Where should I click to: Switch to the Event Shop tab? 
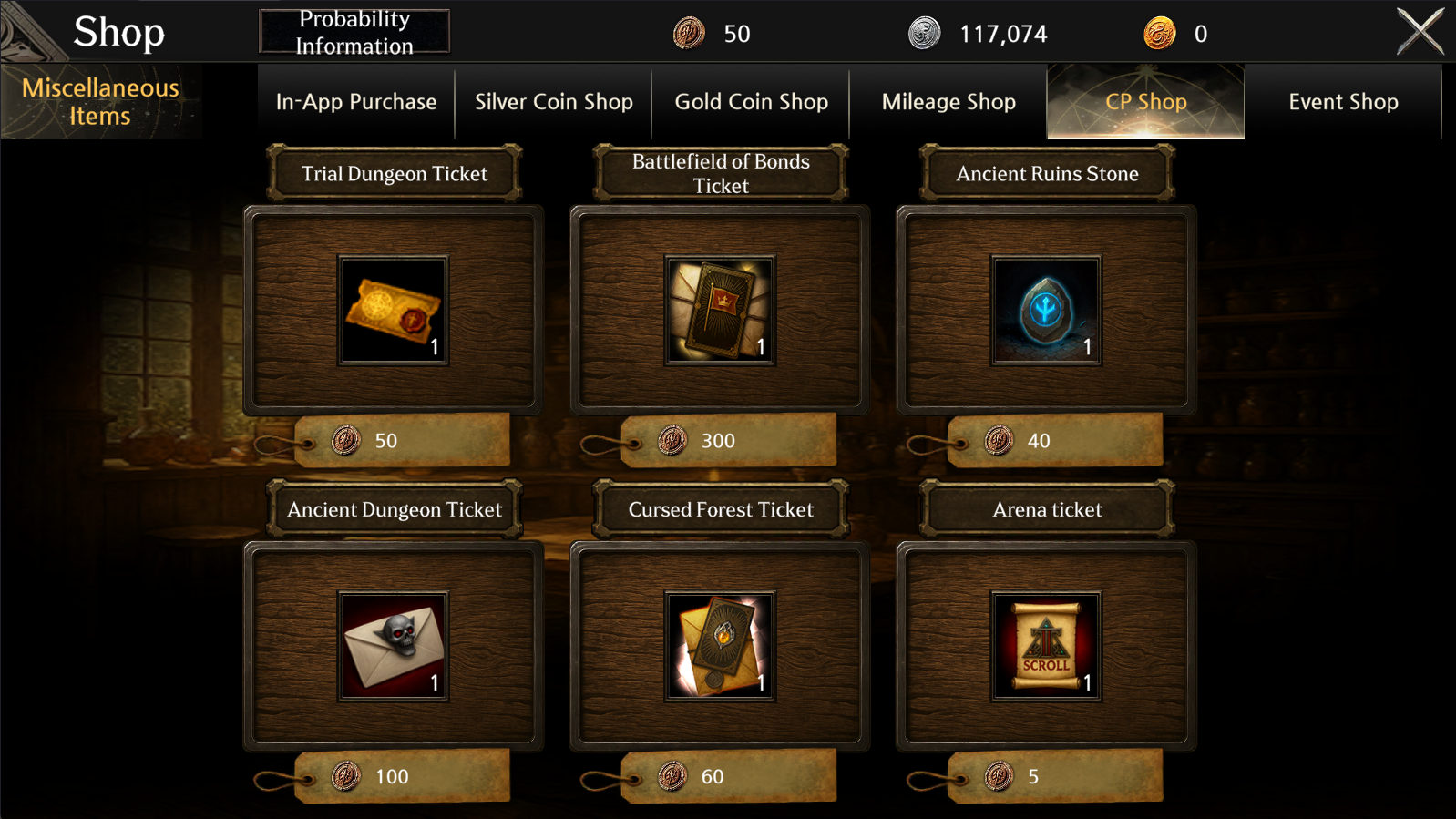[x=1343, y=101]
